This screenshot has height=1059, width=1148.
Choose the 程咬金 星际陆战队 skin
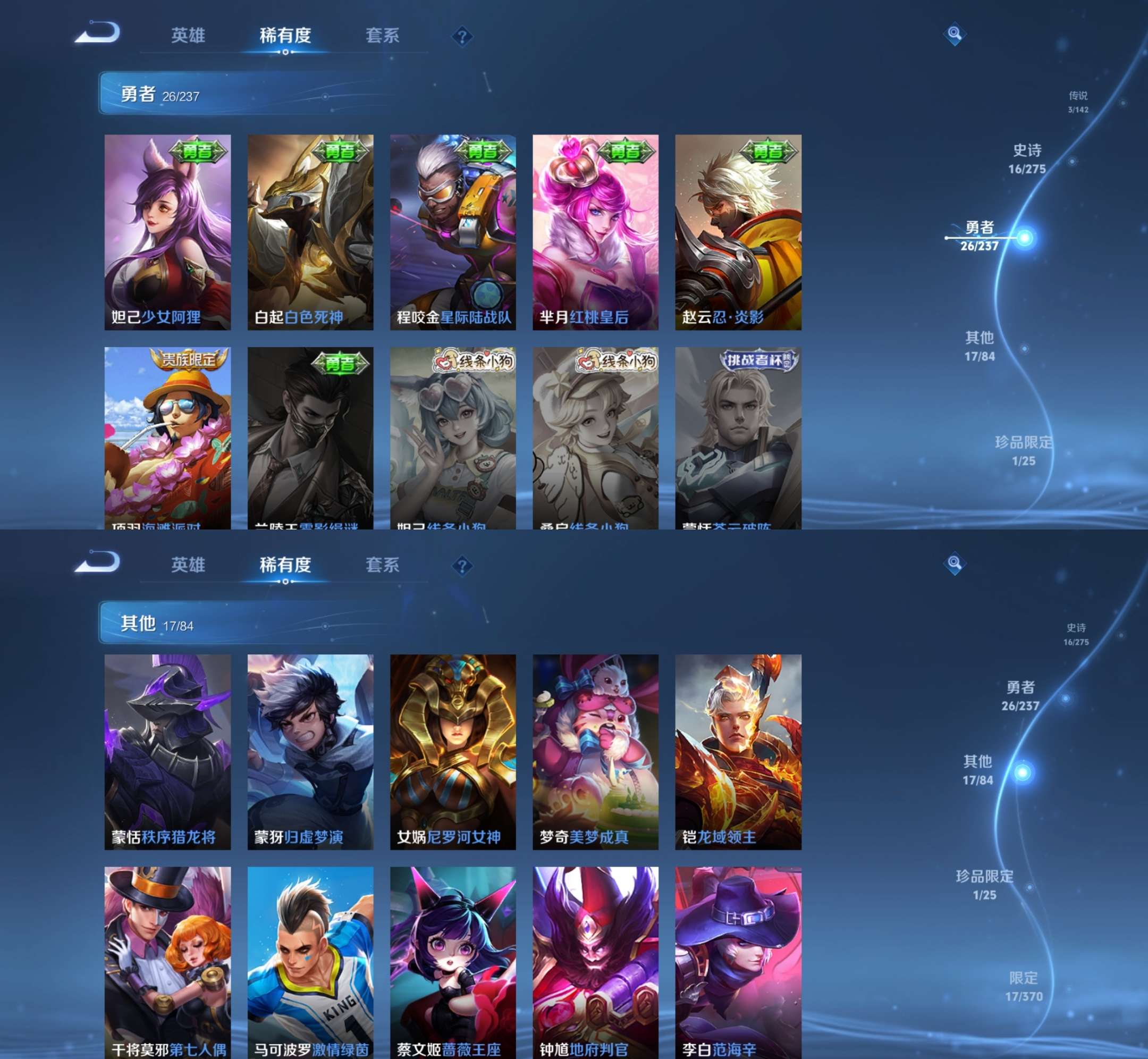pos(452,232)
